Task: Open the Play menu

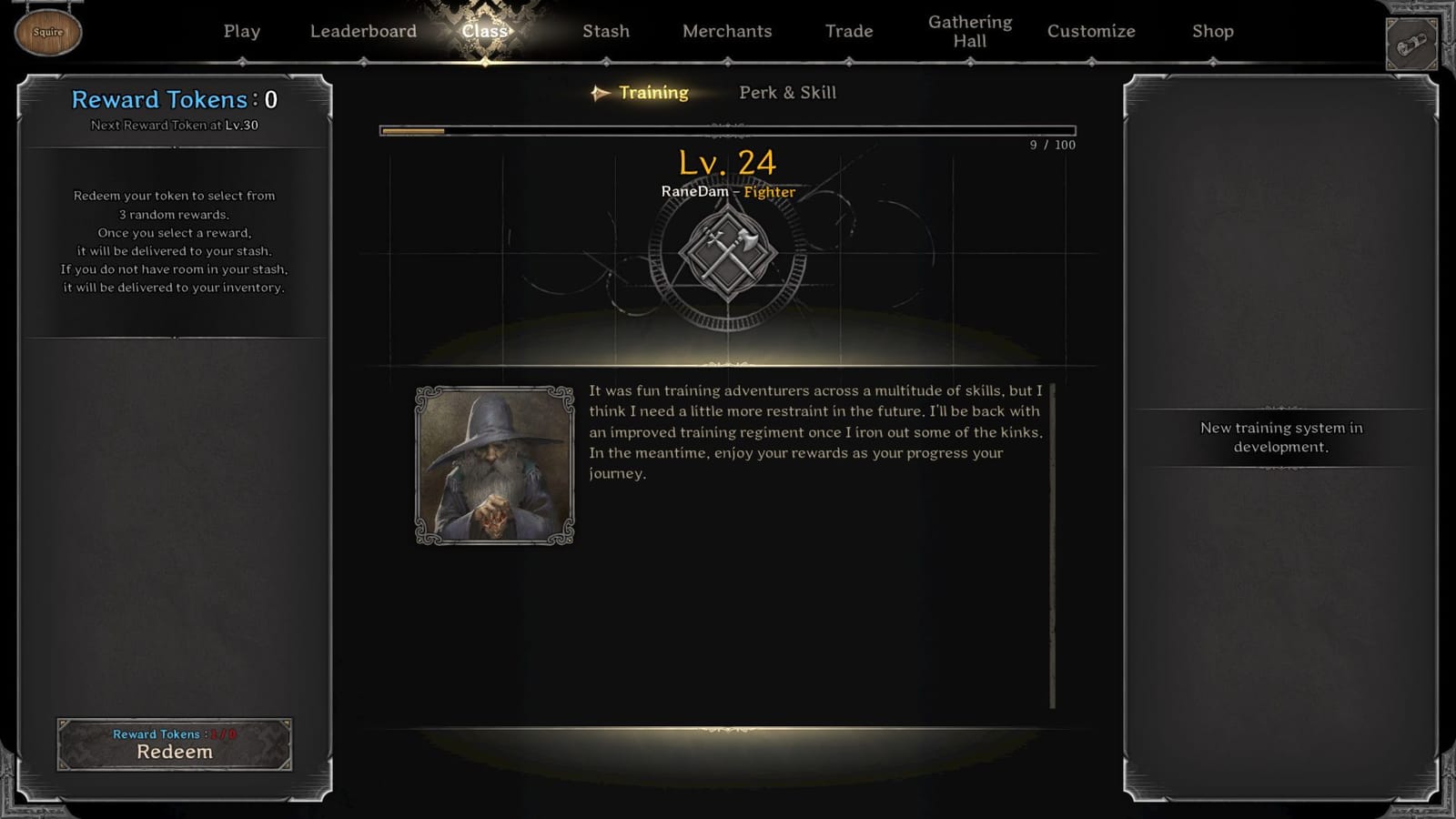Action: [x=241, y=30]
